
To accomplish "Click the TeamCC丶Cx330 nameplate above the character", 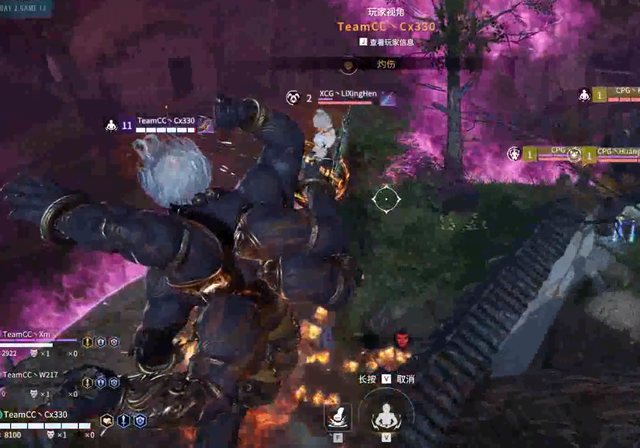I will 166,121.
